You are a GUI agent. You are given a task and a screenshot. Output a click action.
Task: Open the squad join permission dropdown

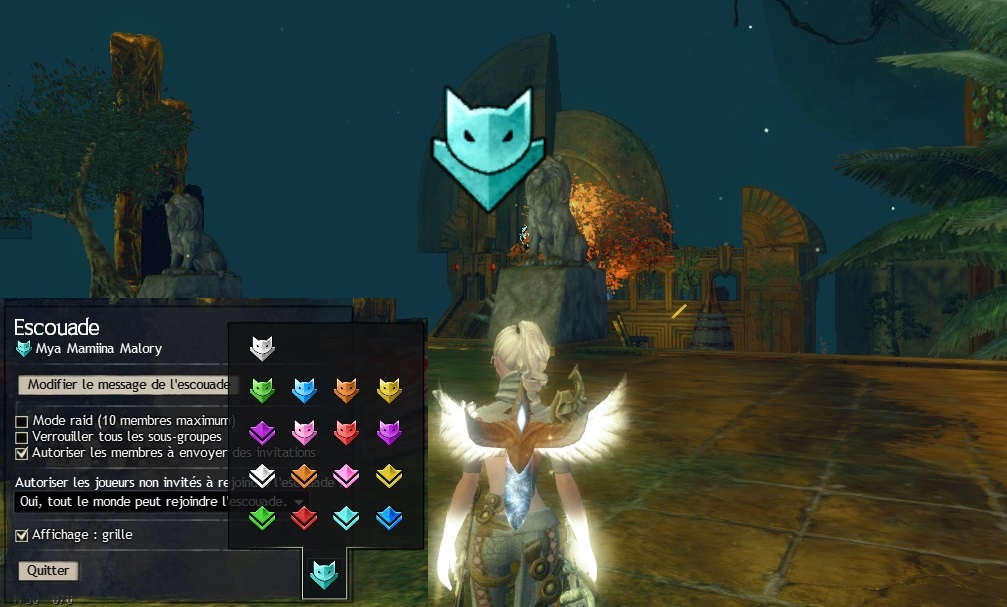tap(160, 500)
